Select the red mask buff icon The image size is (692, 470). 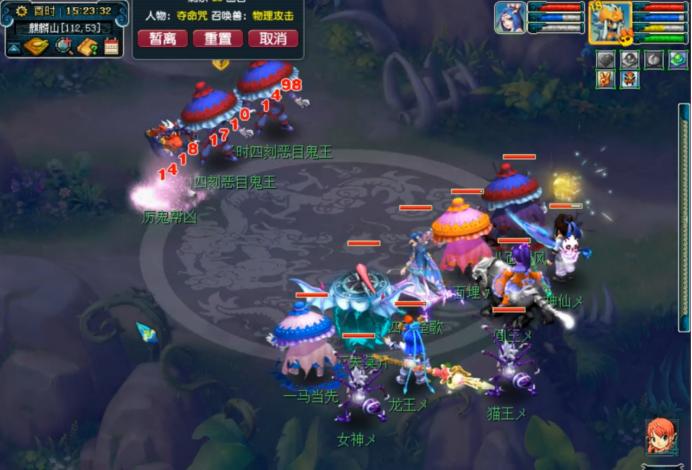pyautogui.click(x=627, y=79)
